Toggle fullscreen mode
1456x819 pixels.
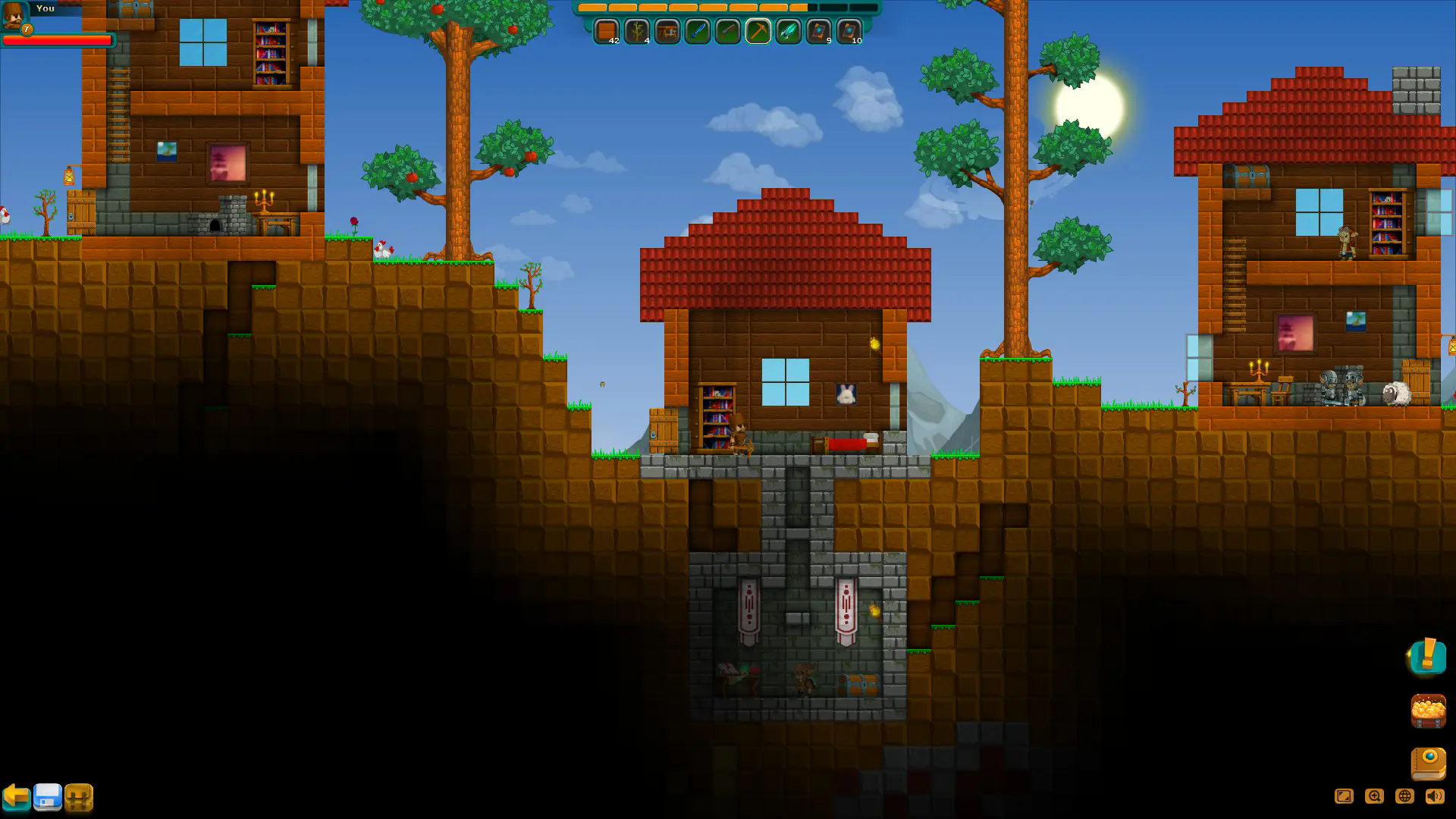[x=1345, y=797]
